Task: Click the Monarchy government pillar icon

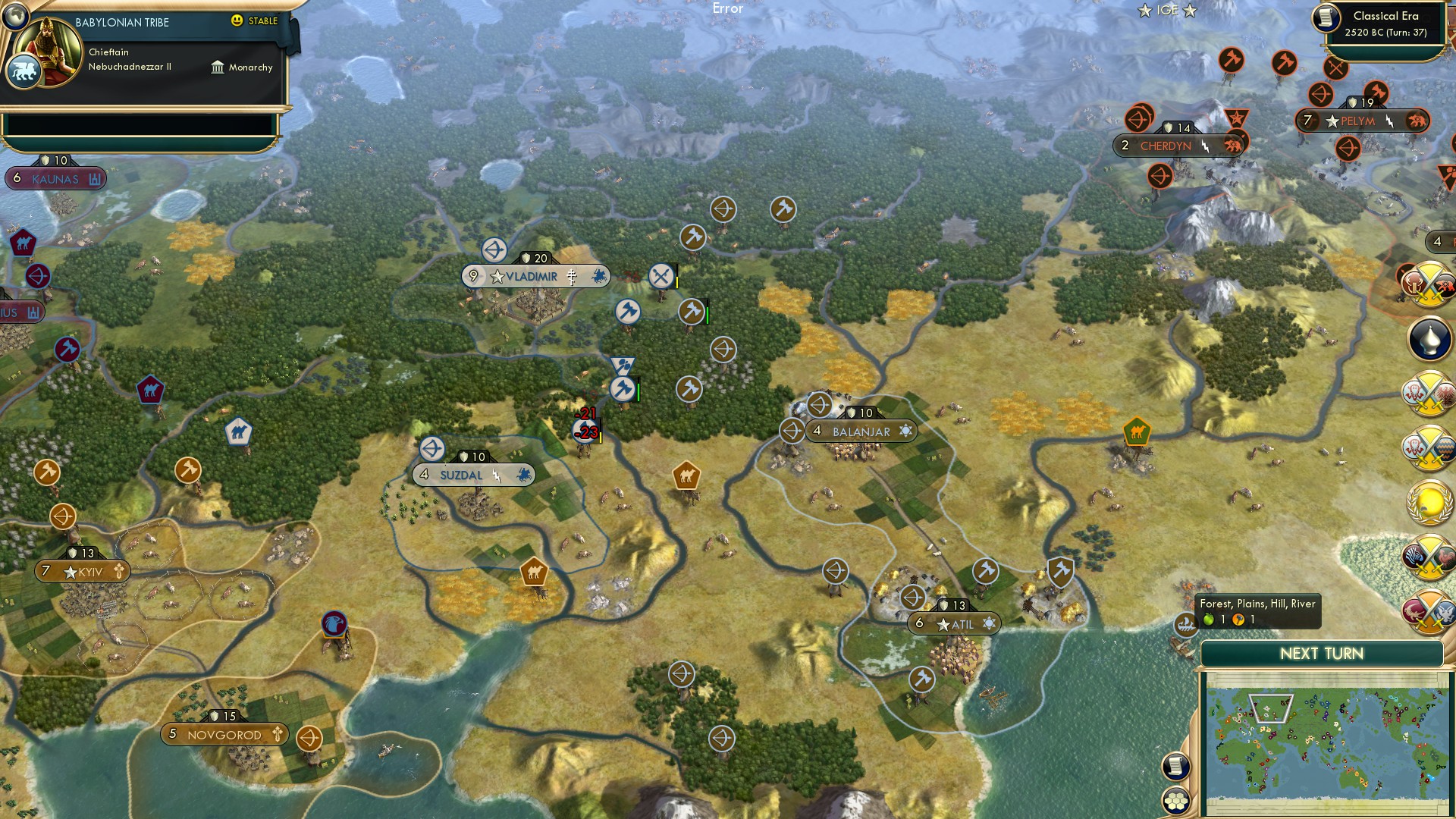Action: click(218, 67)
